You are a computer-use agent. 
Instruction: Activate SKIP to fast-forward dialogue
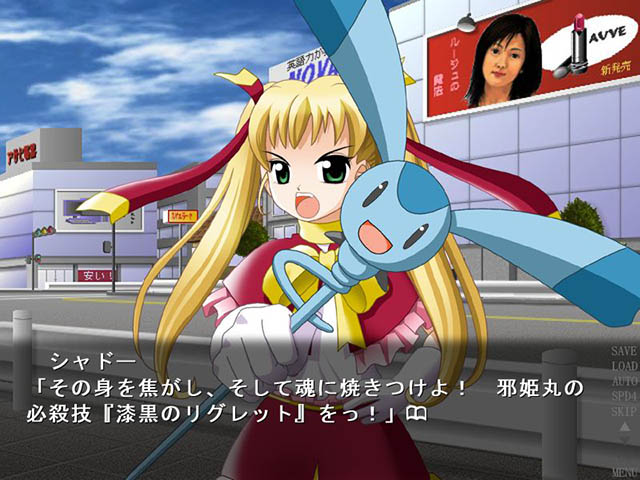[x=623, y=410]
